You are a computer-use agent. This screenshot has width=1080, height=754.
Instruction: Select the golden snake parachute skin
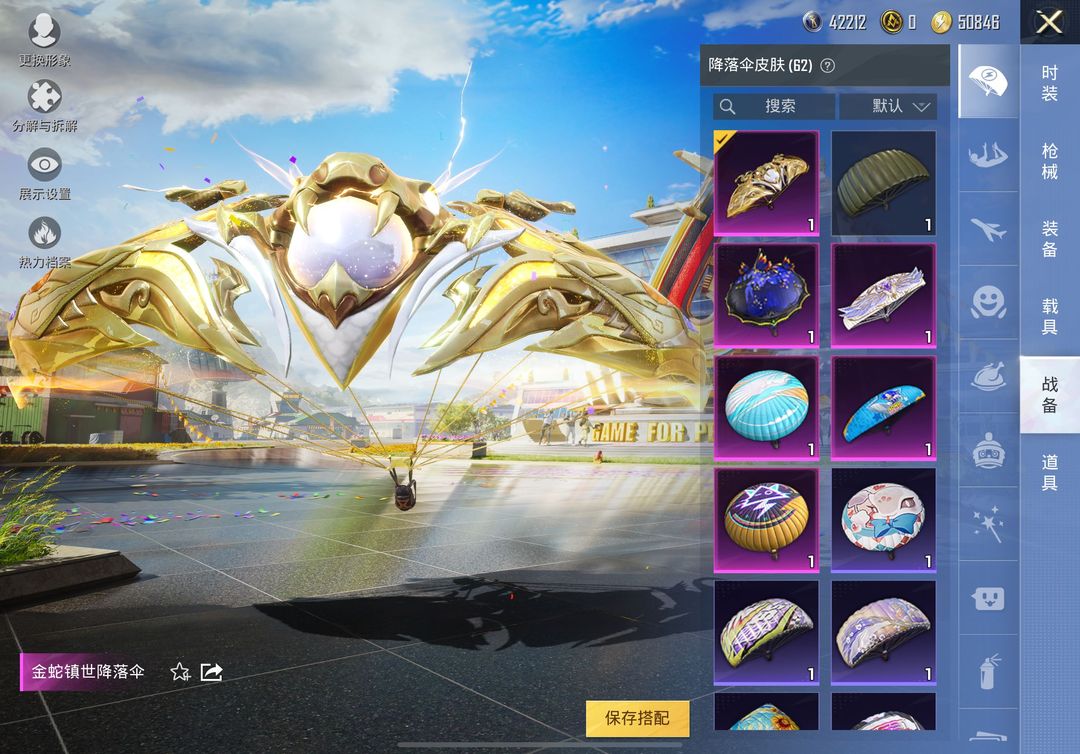[766, 183]
